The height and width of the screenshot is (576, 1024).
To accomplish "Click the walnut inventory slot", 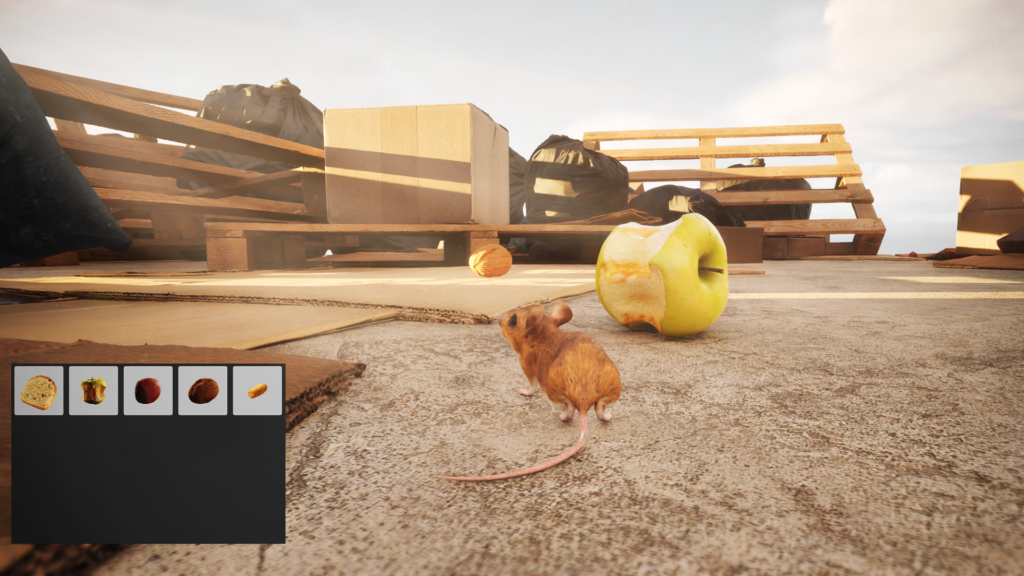I will tap(203, 390).
